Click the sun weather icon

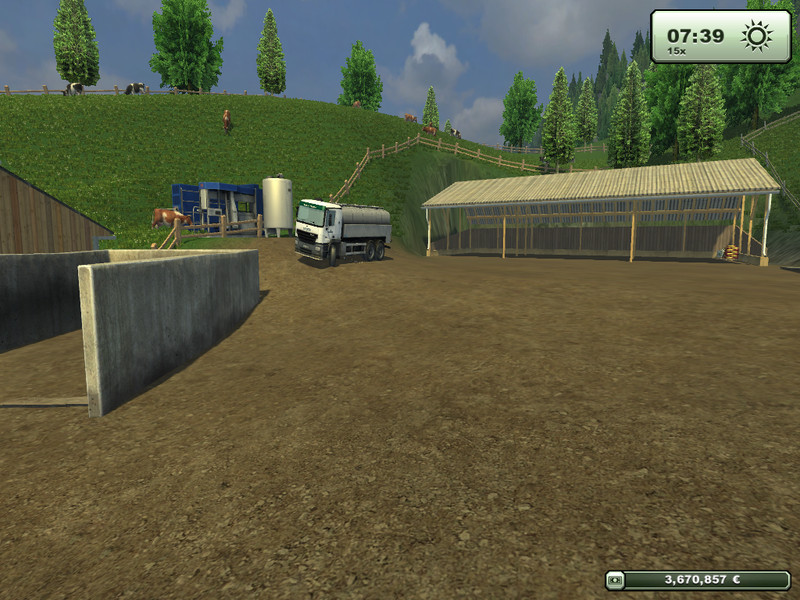pos(756,36)
